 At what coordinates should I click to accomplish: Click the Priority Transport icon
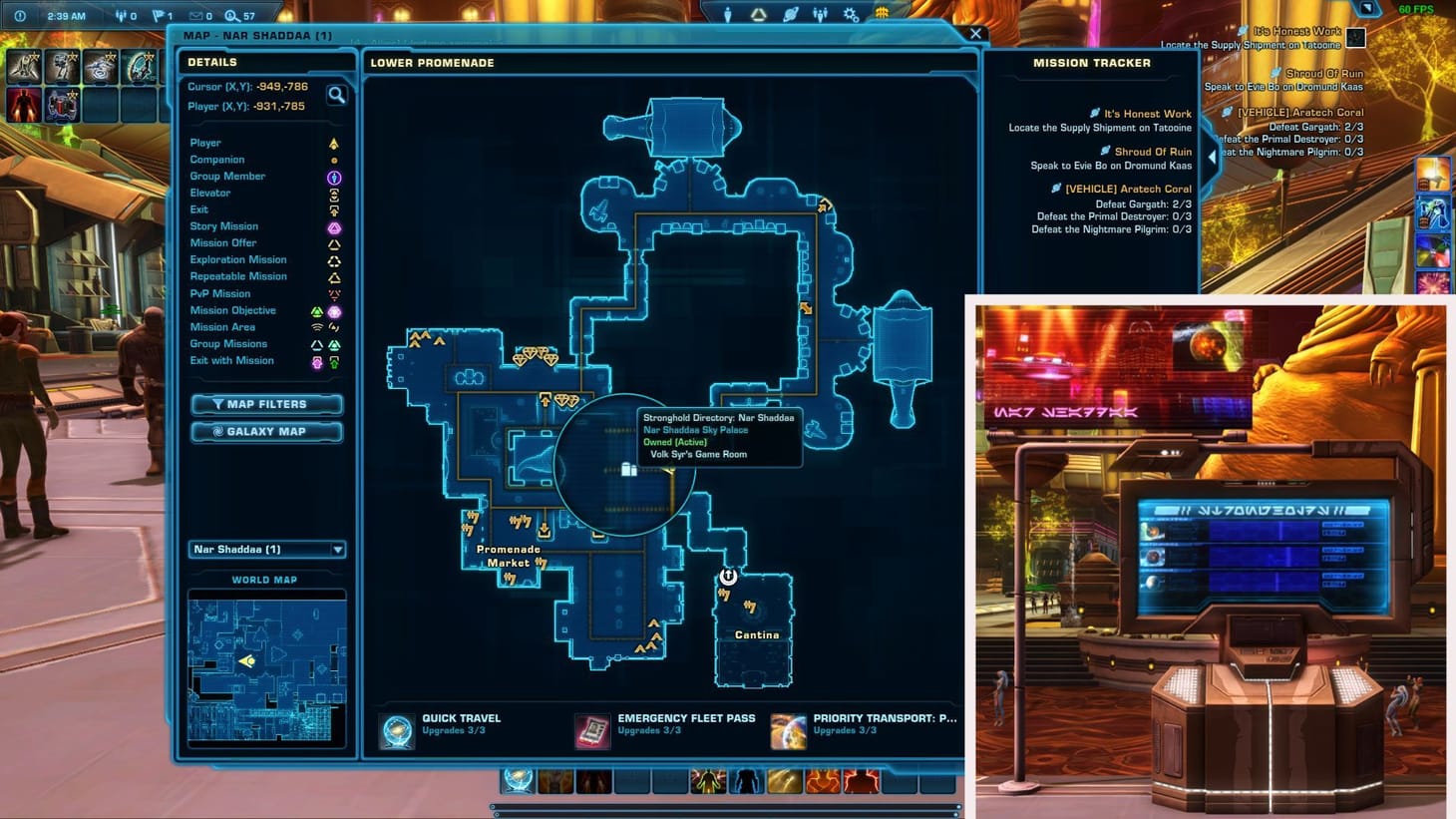pos(788,729)
